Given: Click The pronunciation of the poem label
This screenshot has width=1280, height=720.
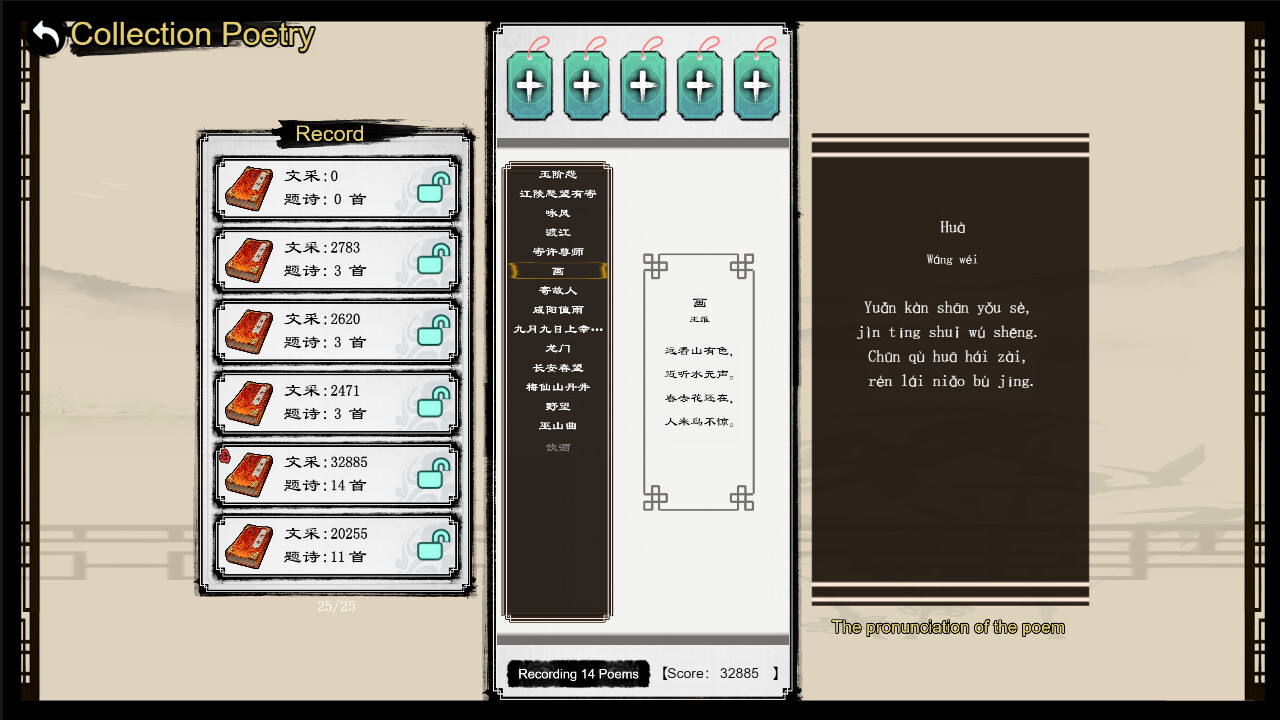Looking at the screenshot, I should pyautogui.click(x=948, y=627).
